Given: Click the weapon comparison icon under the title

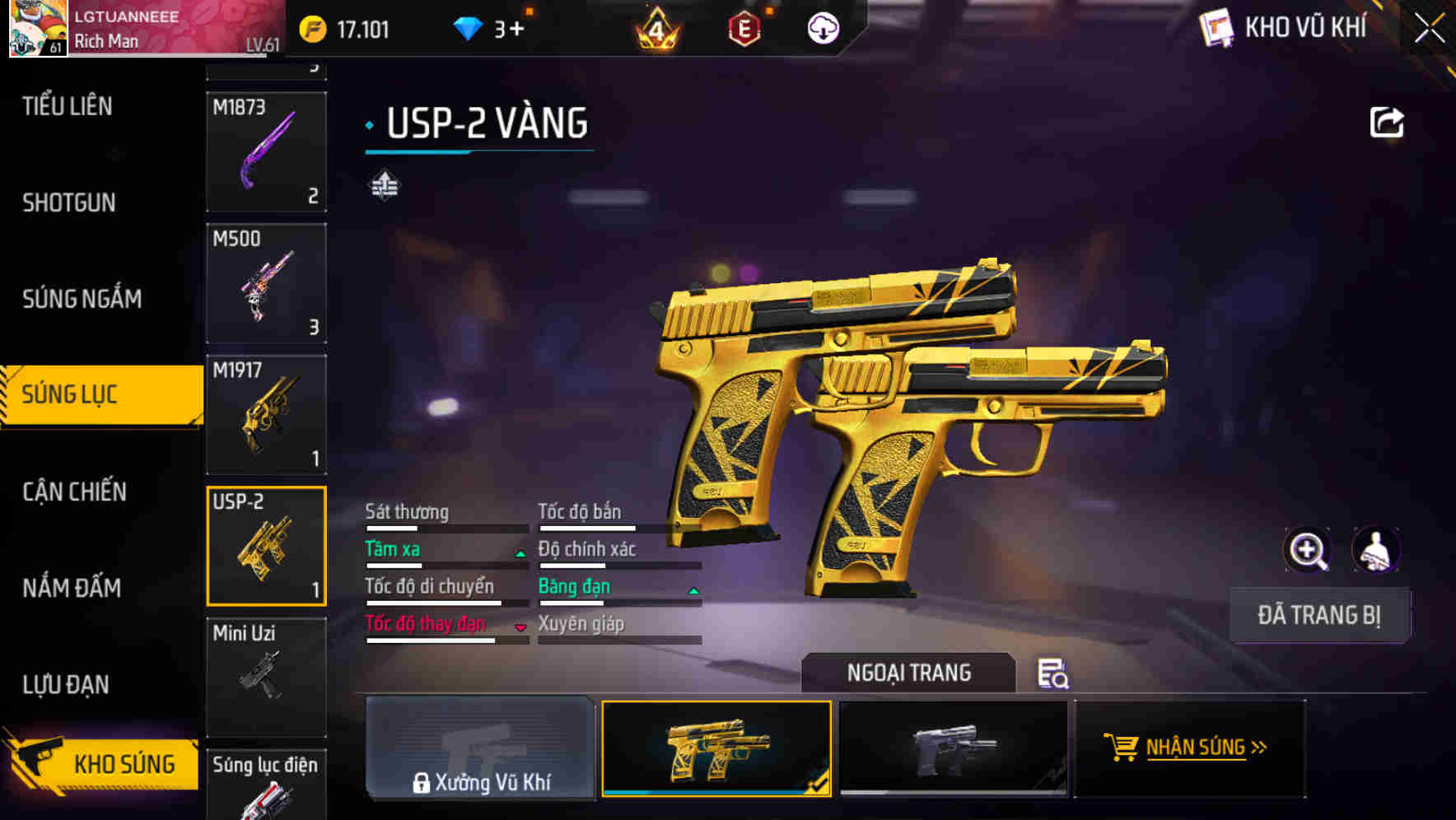Looking at the screenshot, I should [385, 185].
